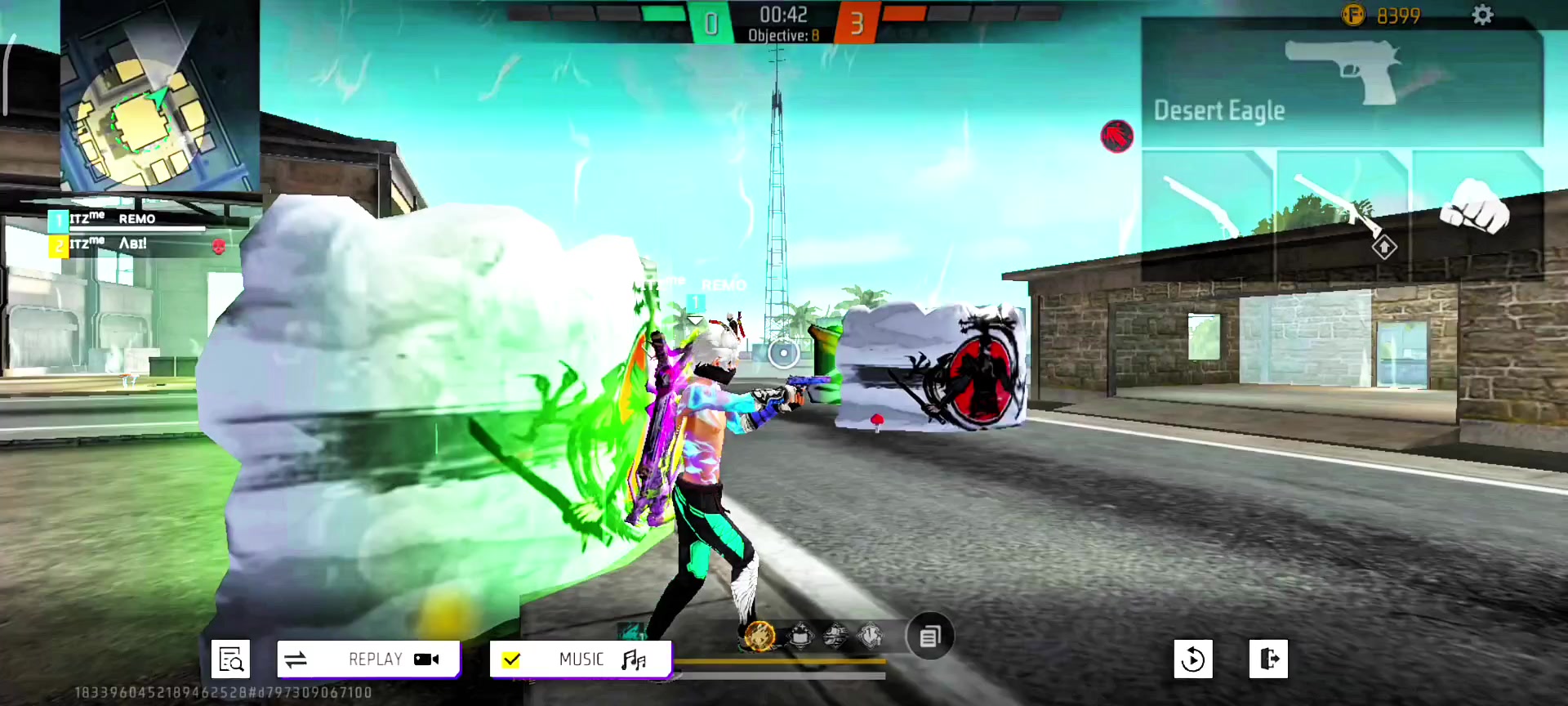This screenshot has height=706, width=1568.
Task: Click the red attack-direction indicator icon
Action: [1116, 136]
